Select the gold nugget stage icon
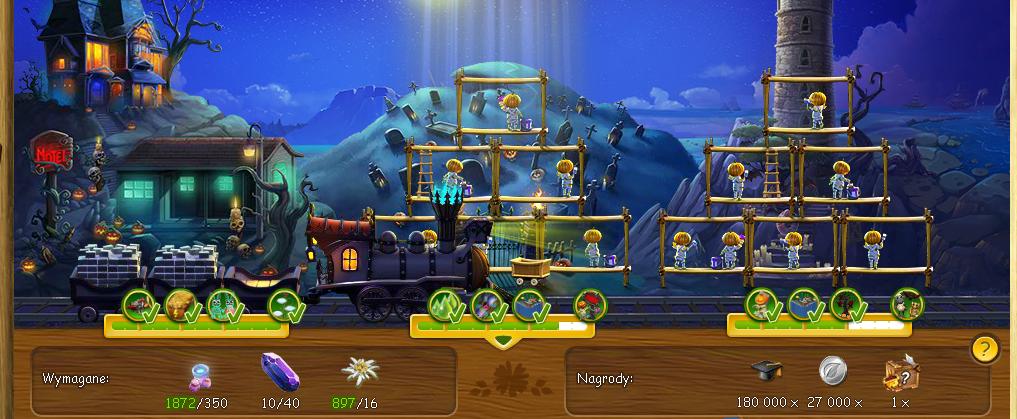The height and width of the screenshot is (419, 1017). click(181, 303)
